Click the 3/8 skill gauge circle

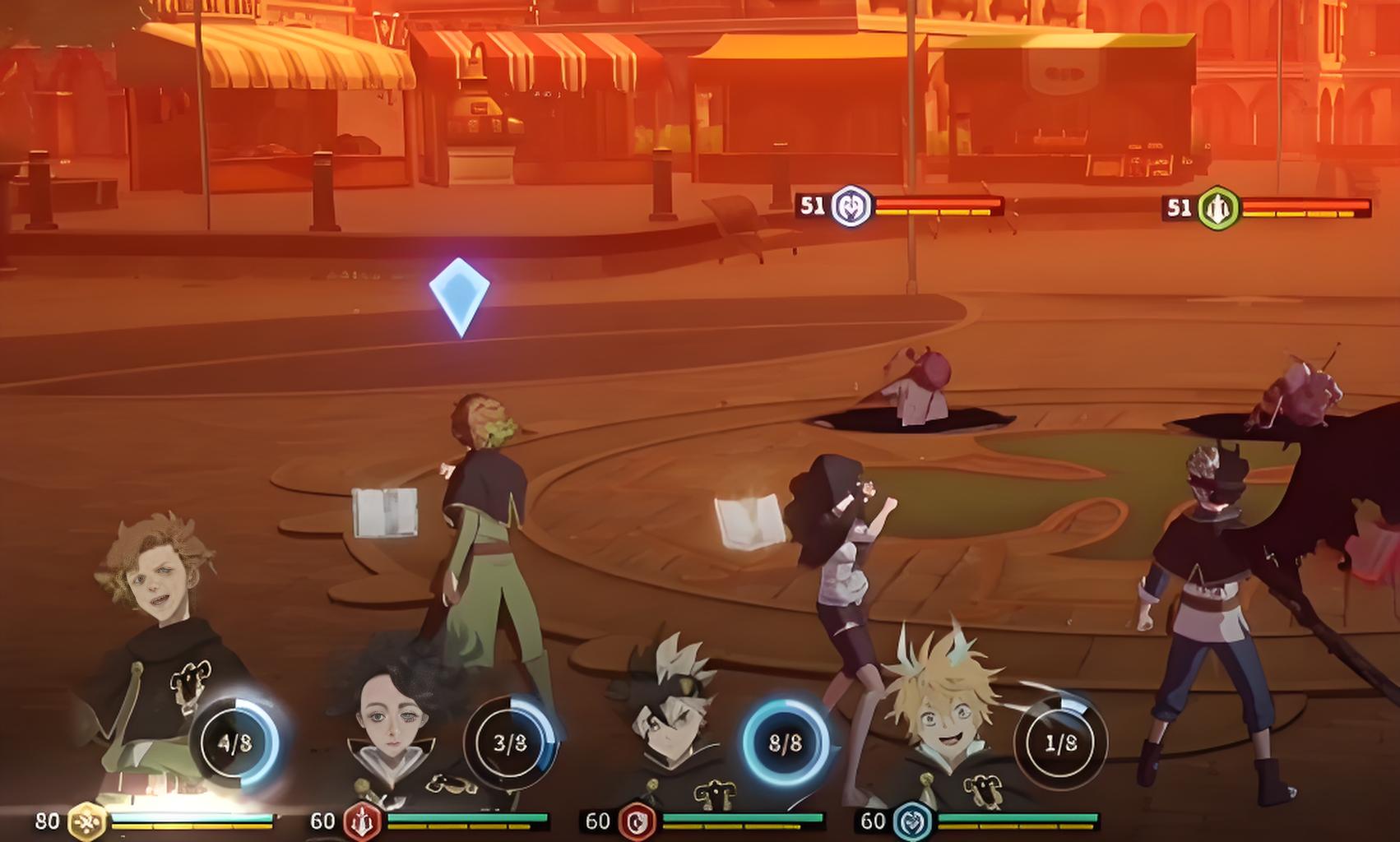click(x=510, y=743)
